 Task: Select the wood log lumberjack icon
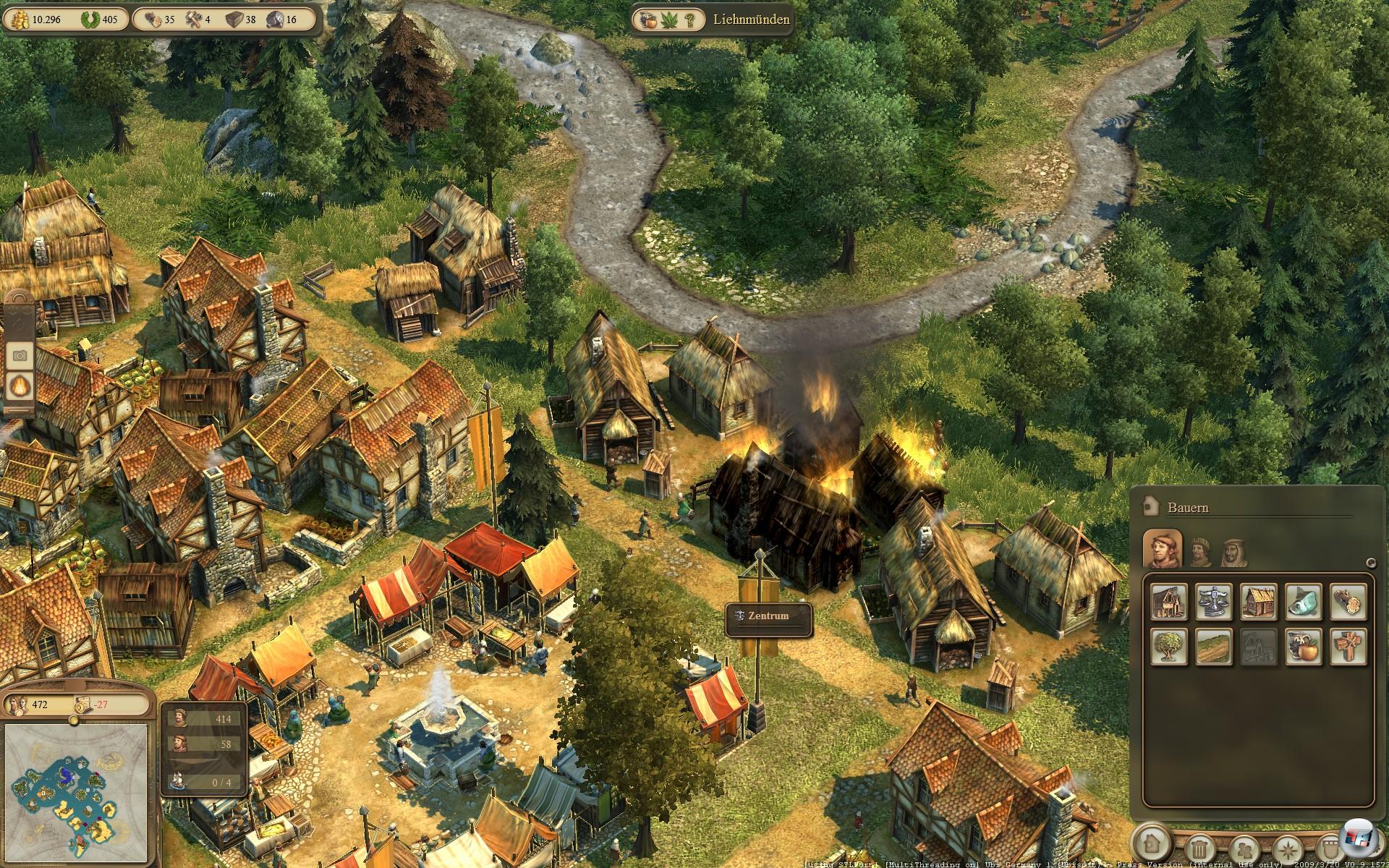click(x=1348, y=602)
